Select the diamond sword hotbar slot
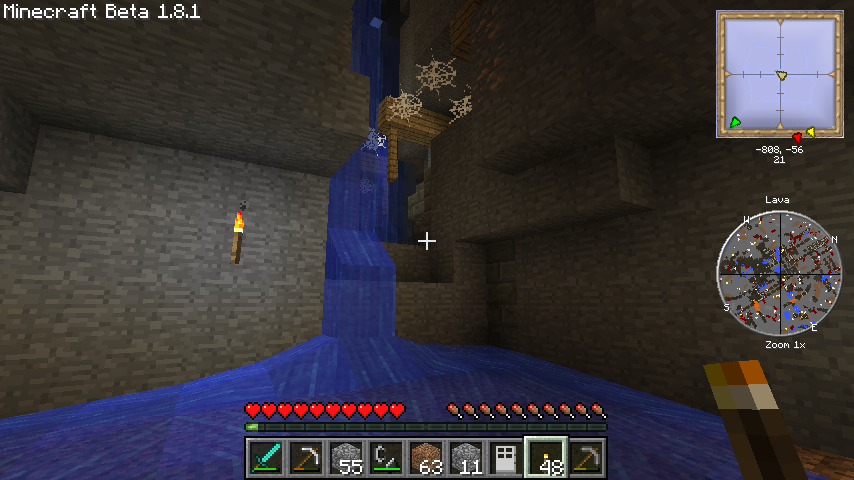 click(266, 458)
